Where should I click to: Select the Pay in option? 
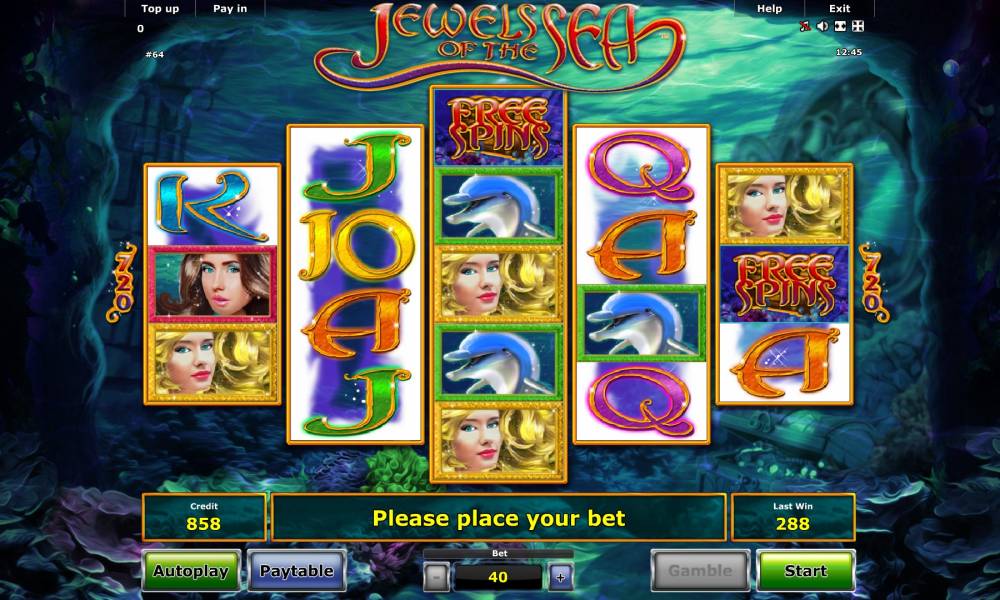(x=230, y=9)
